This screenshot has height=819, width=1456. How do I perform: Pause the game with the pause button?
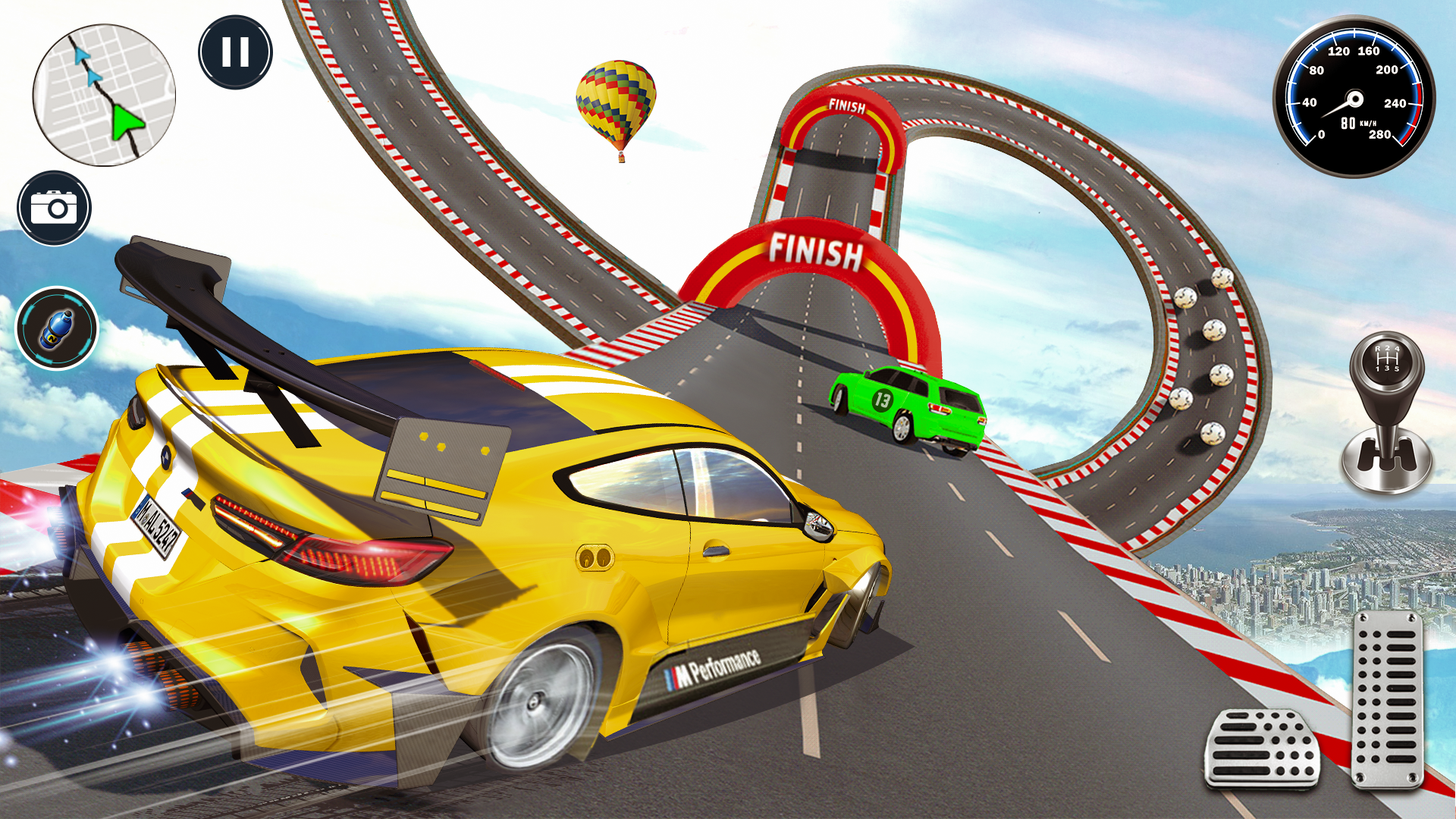coord(235,51)
